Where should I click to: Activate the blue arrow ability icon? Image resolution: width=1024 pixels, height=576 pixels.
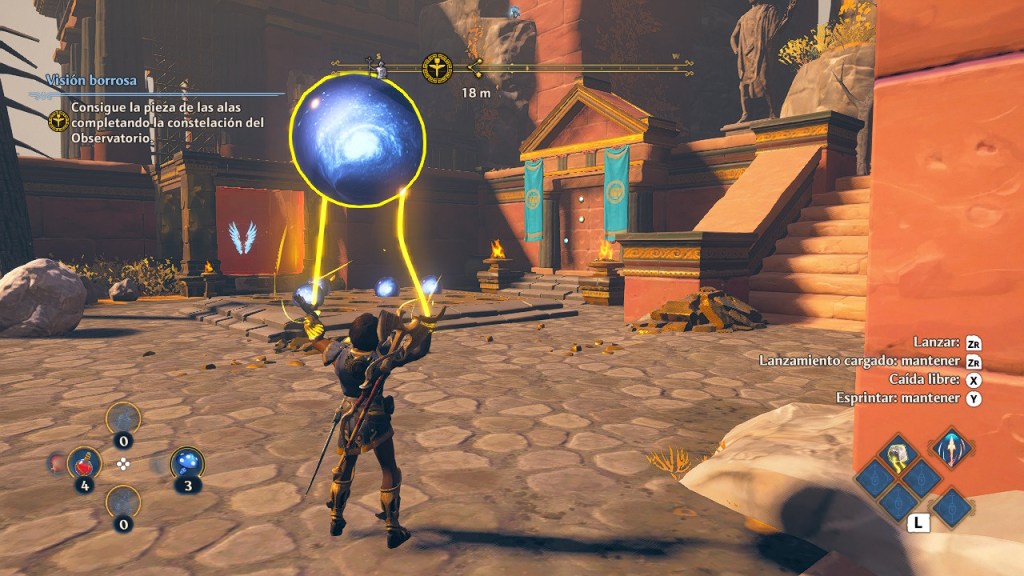(x=950, y=447)
